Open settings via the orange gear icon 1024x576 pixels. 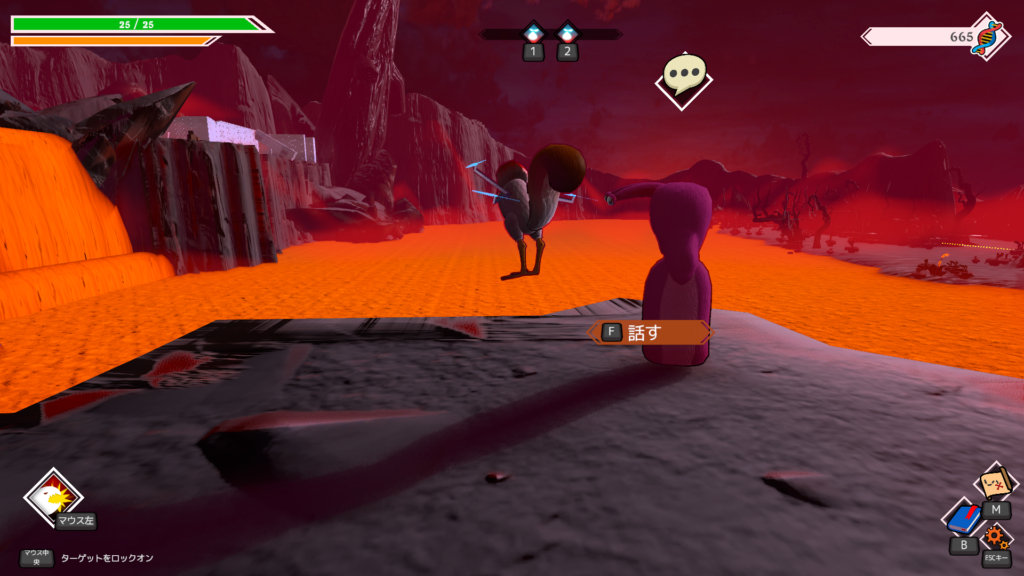[996, 539]
